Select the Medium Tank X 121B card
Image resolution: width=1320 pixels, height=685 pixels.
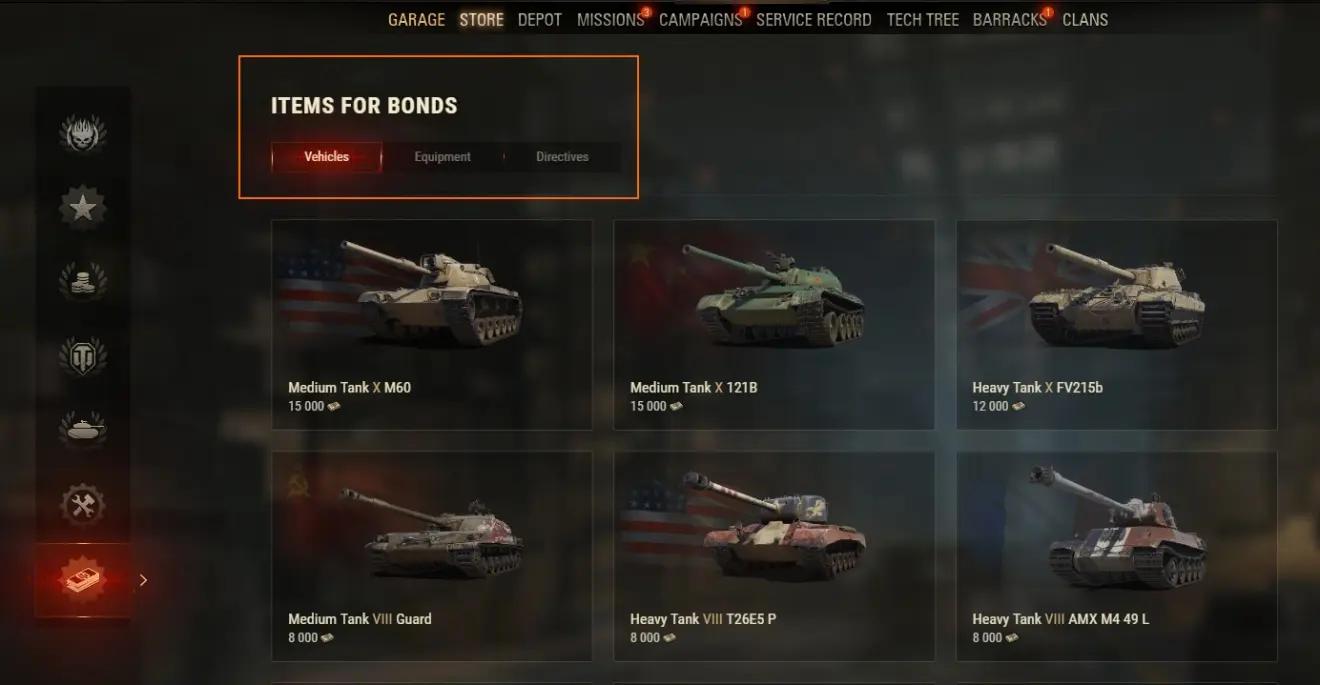tap(774, 325)
